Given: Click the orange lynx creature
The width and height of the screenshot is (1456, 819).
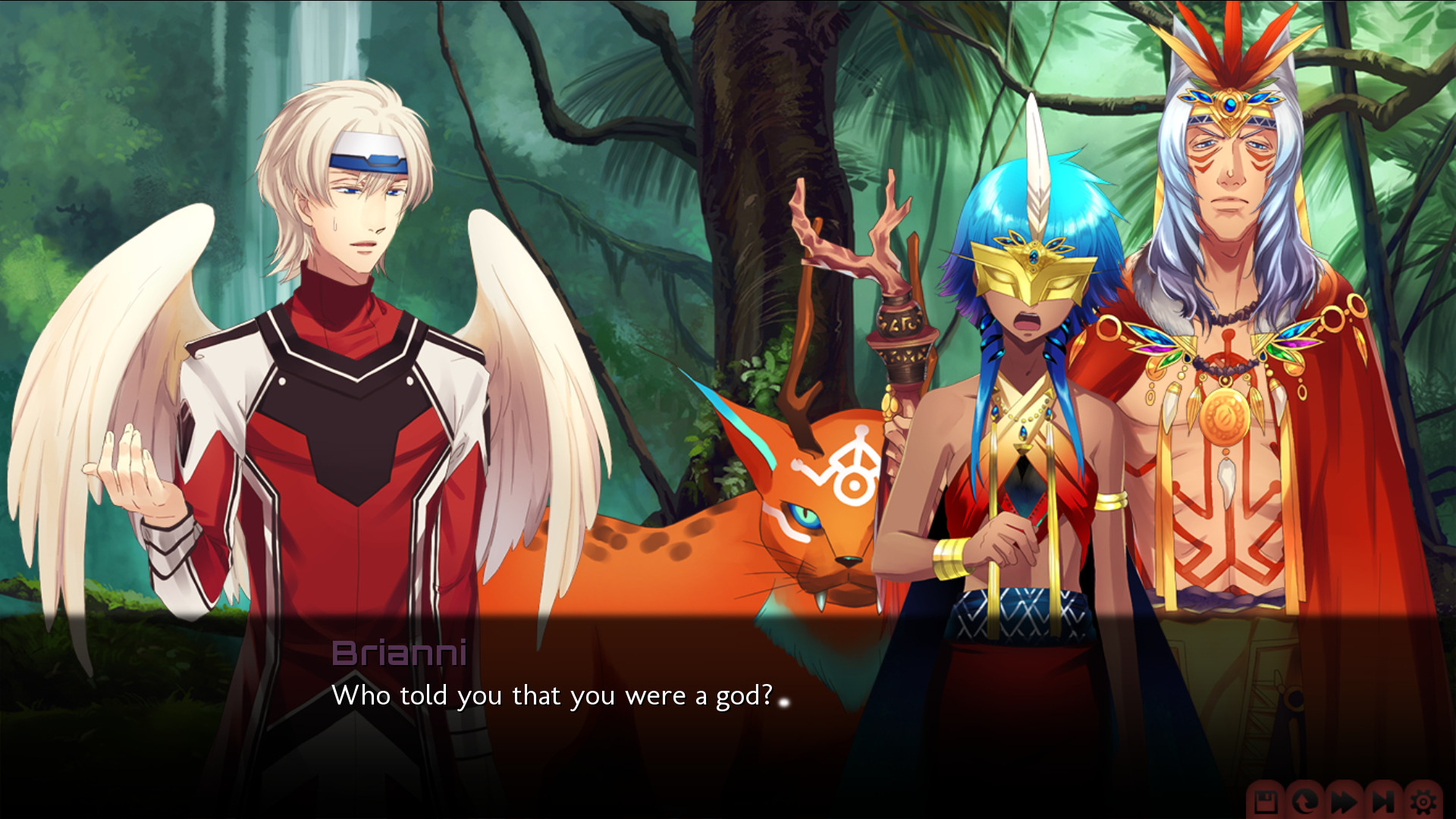Looking at the screenshot, I should pyautogui.click(x=758, y=531).
